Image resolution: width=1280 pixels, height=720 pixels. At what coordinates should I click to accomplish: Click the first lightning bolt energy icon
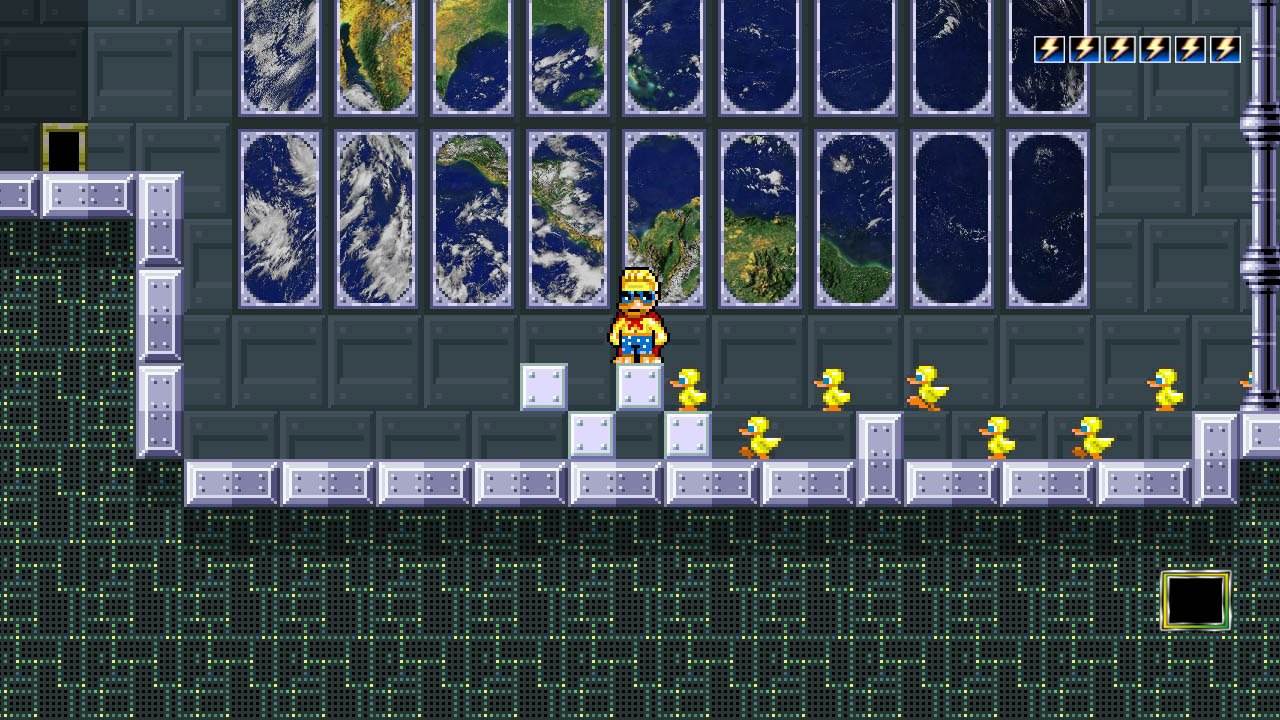(1048, 47)
